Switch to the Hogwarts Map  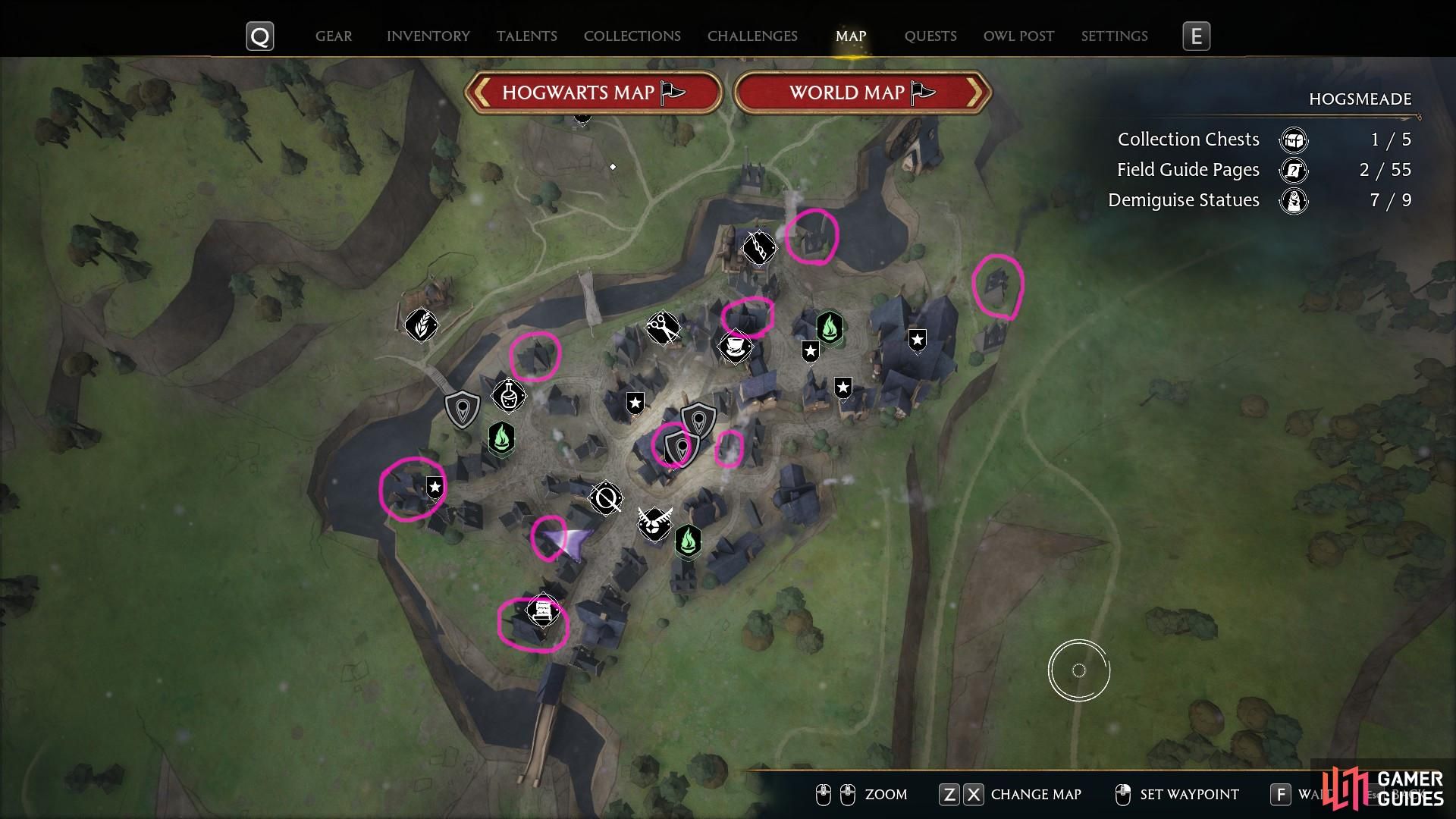click(x=593, y=93)
